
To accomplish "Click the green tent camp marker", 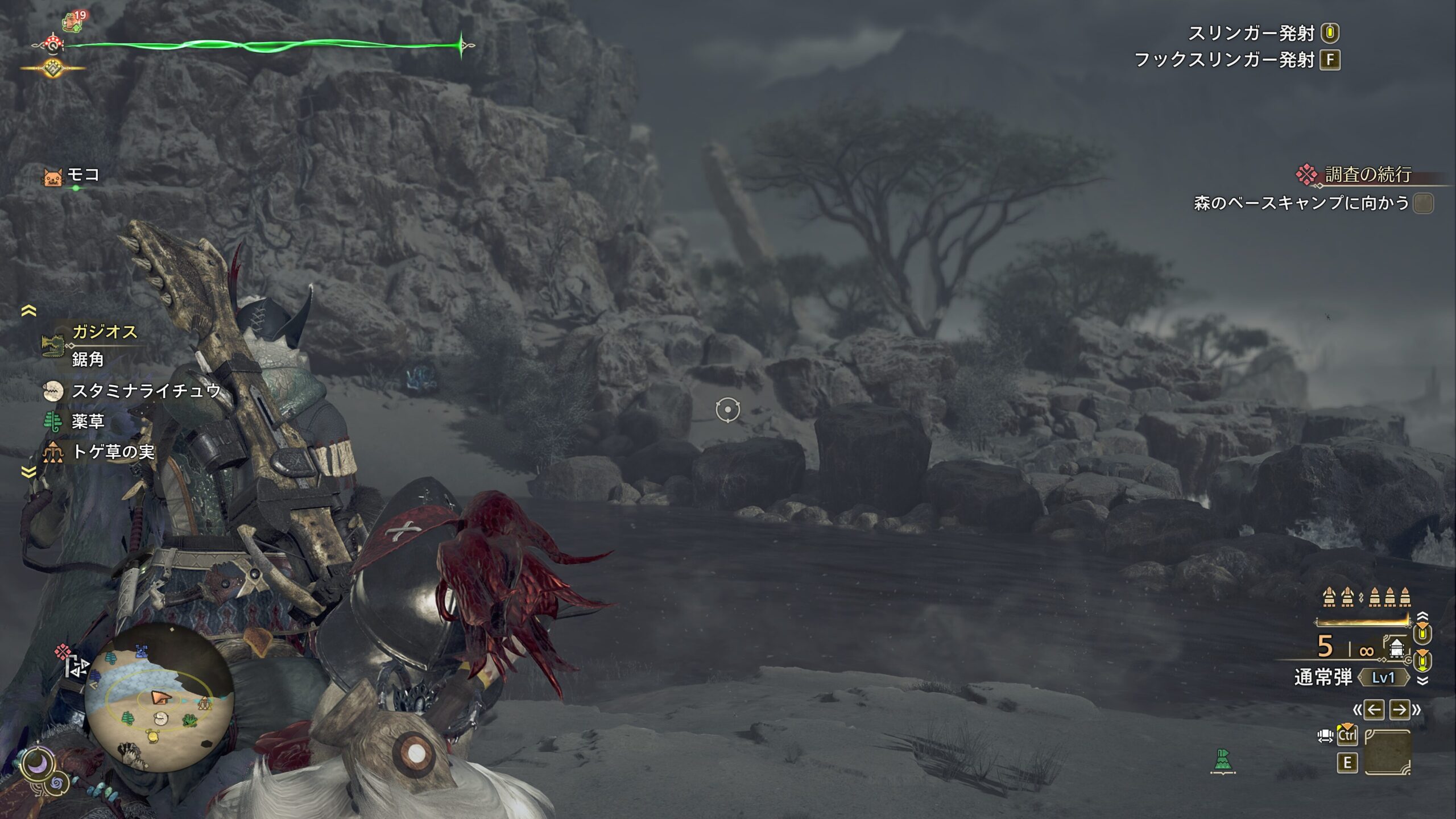I will (x=1222, y=760).
